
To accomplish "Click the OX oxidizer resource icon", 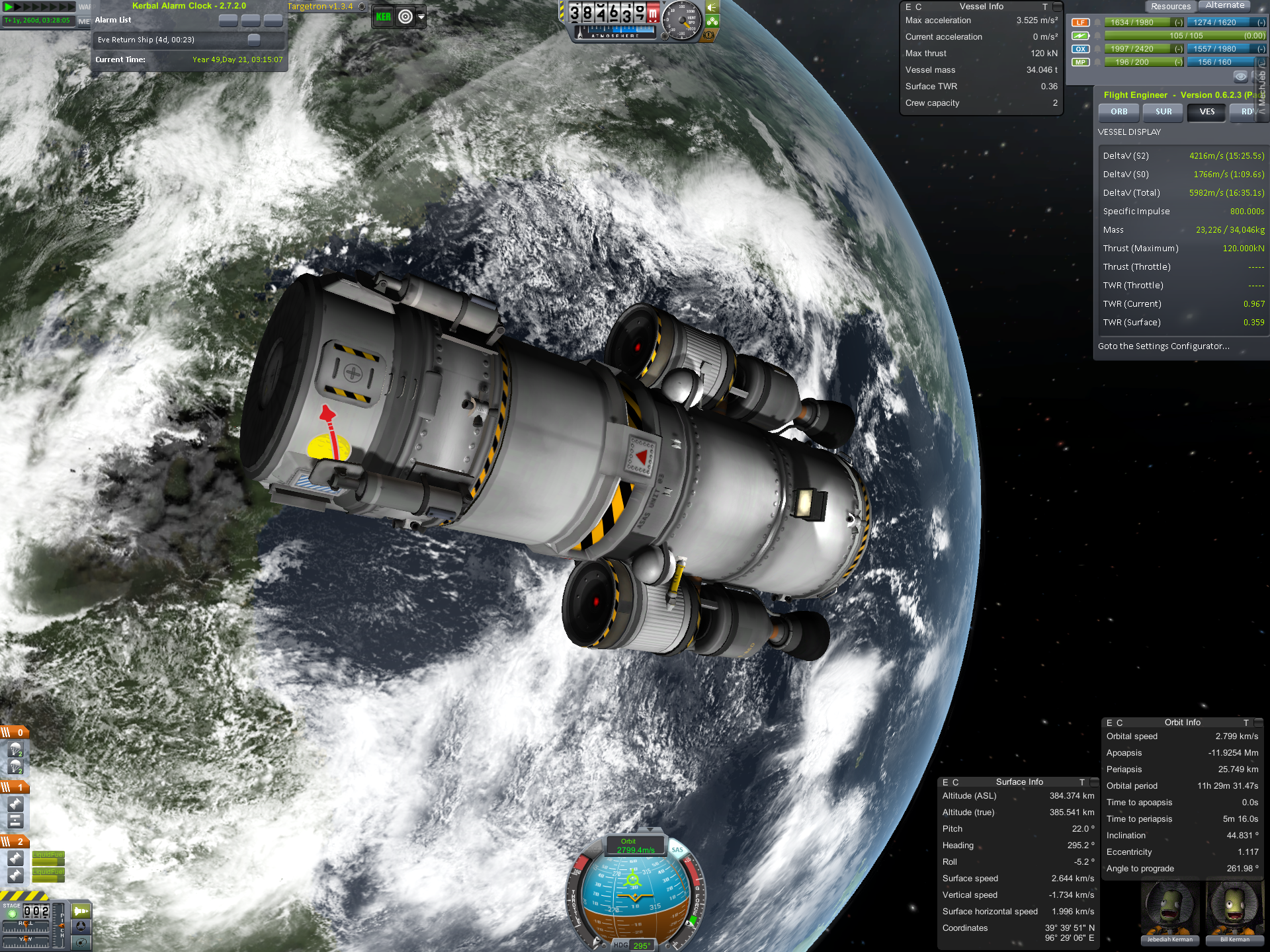I will (x=1080, y=49).
